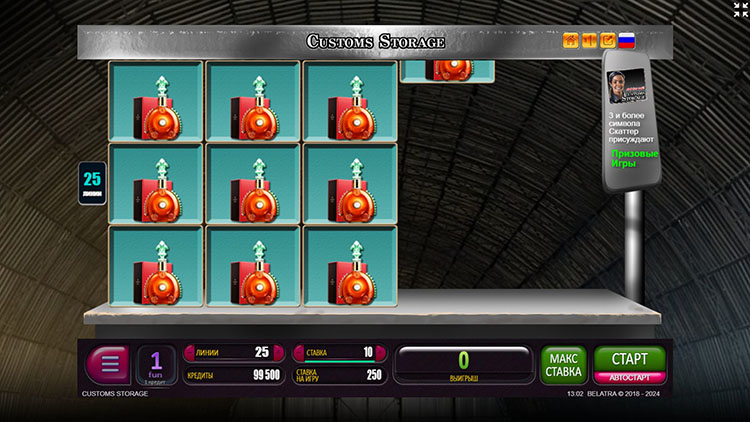Go to the home icon button
Image resolution: width=750 pixels, height=422 pixels.
[x=571, y=41]
